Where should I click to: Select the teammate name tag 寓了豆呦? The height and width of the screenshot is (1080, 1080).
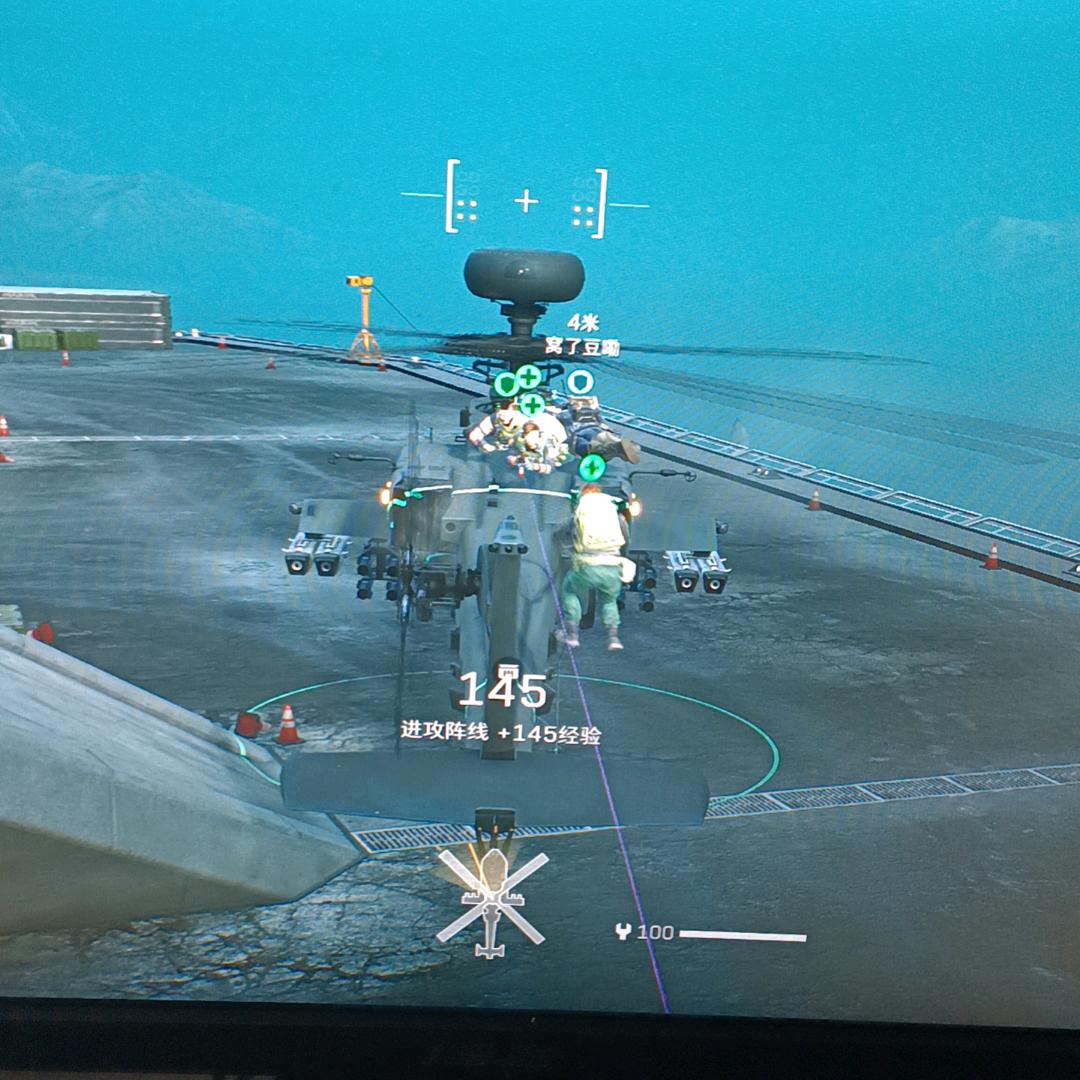[x=582, y=347]
